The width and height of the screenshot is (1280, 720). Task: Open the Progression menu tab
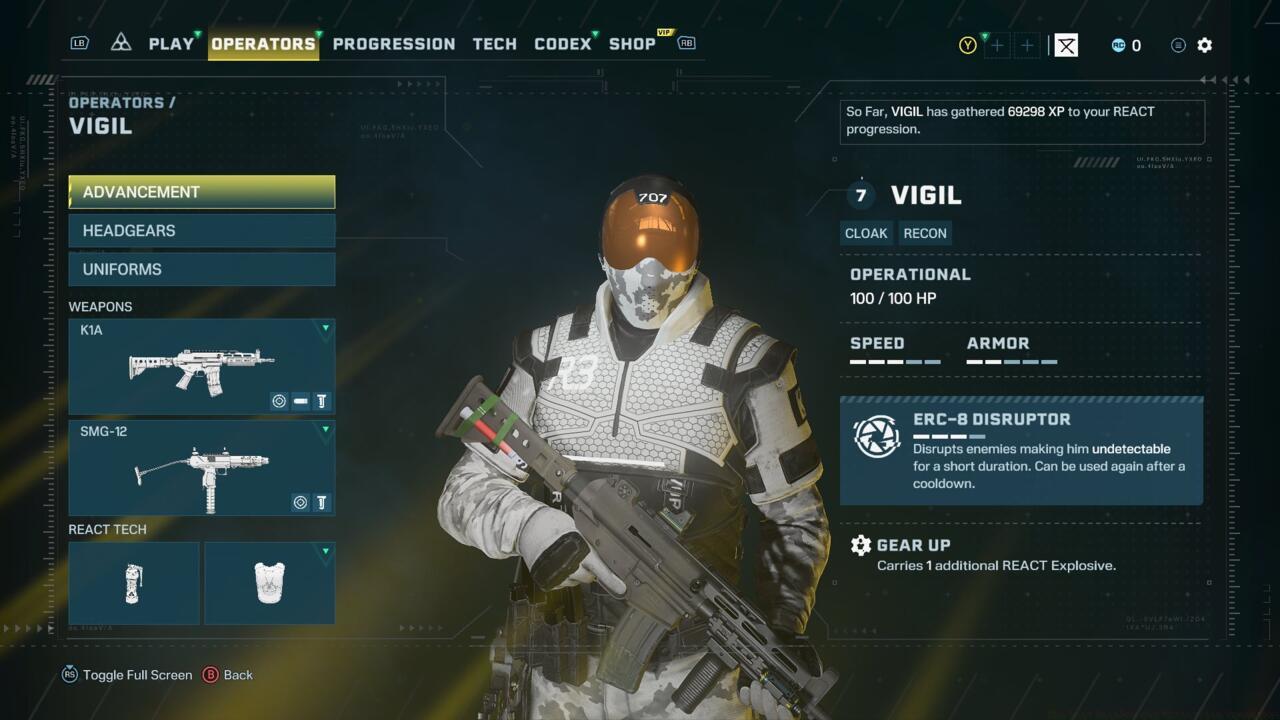[x=393, y=43]
